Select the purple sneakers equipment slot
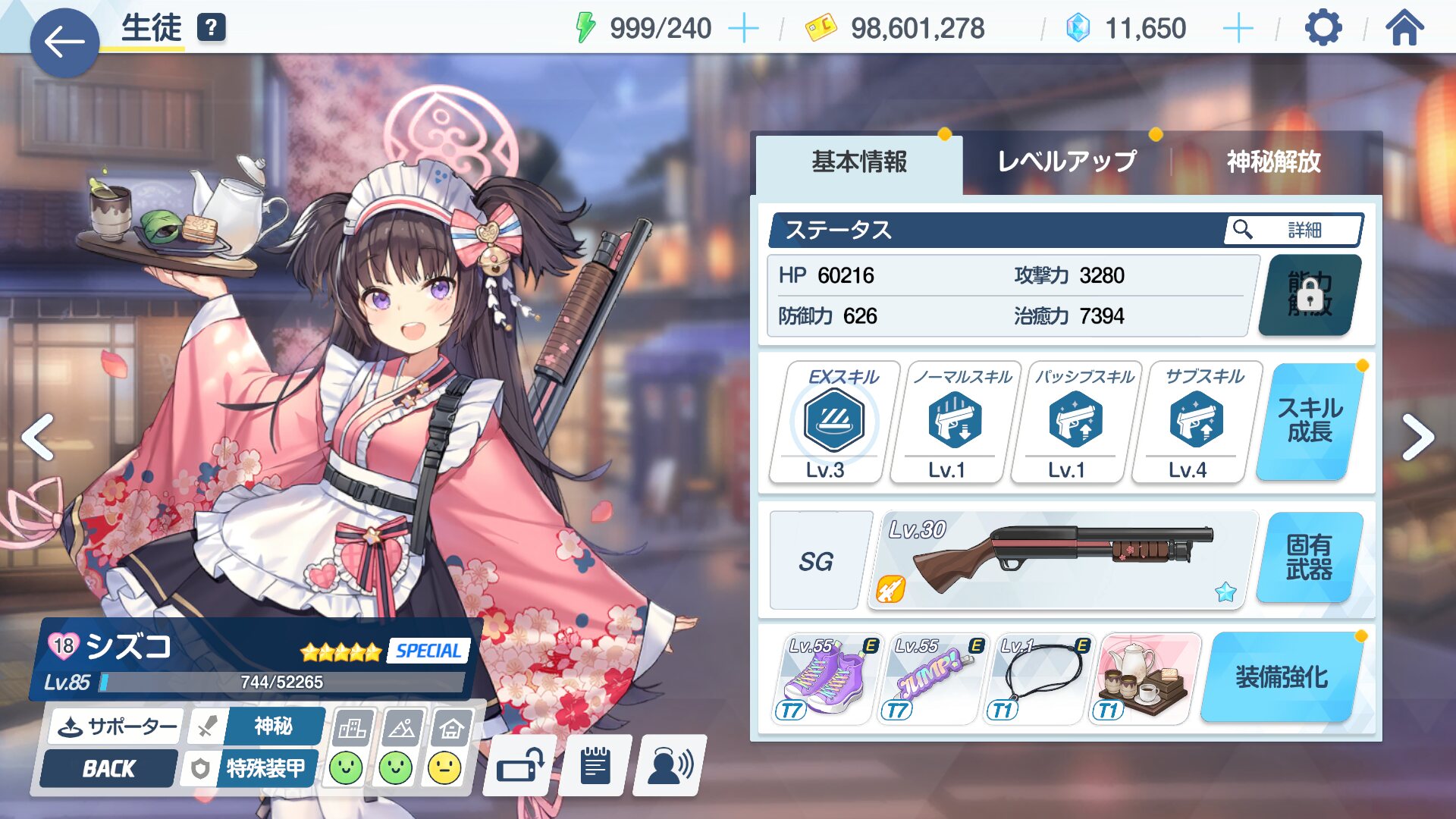 [x=825, y=679]
